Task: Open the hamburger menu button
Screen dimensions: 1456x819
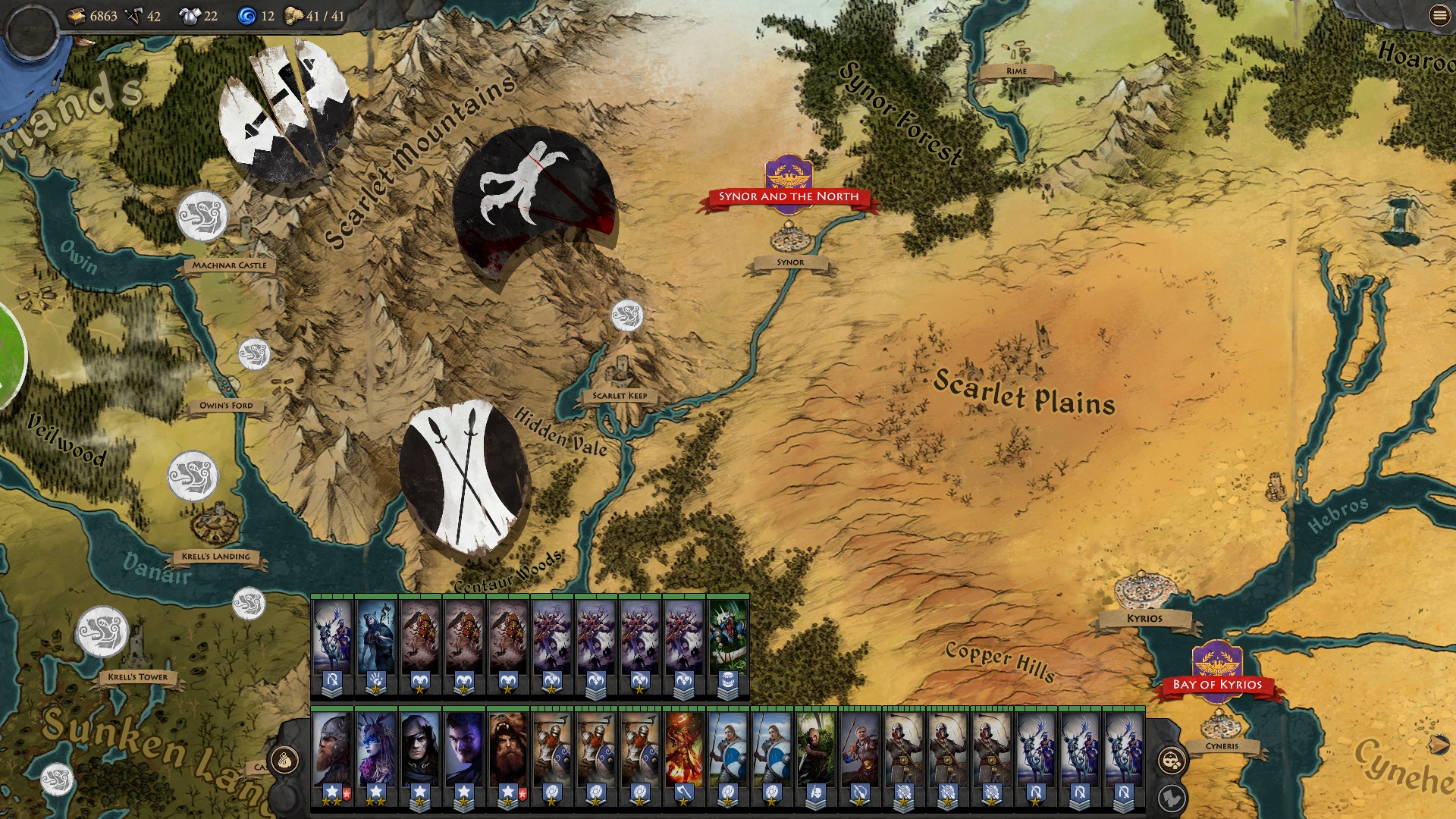Action: tap(1439, 15)
